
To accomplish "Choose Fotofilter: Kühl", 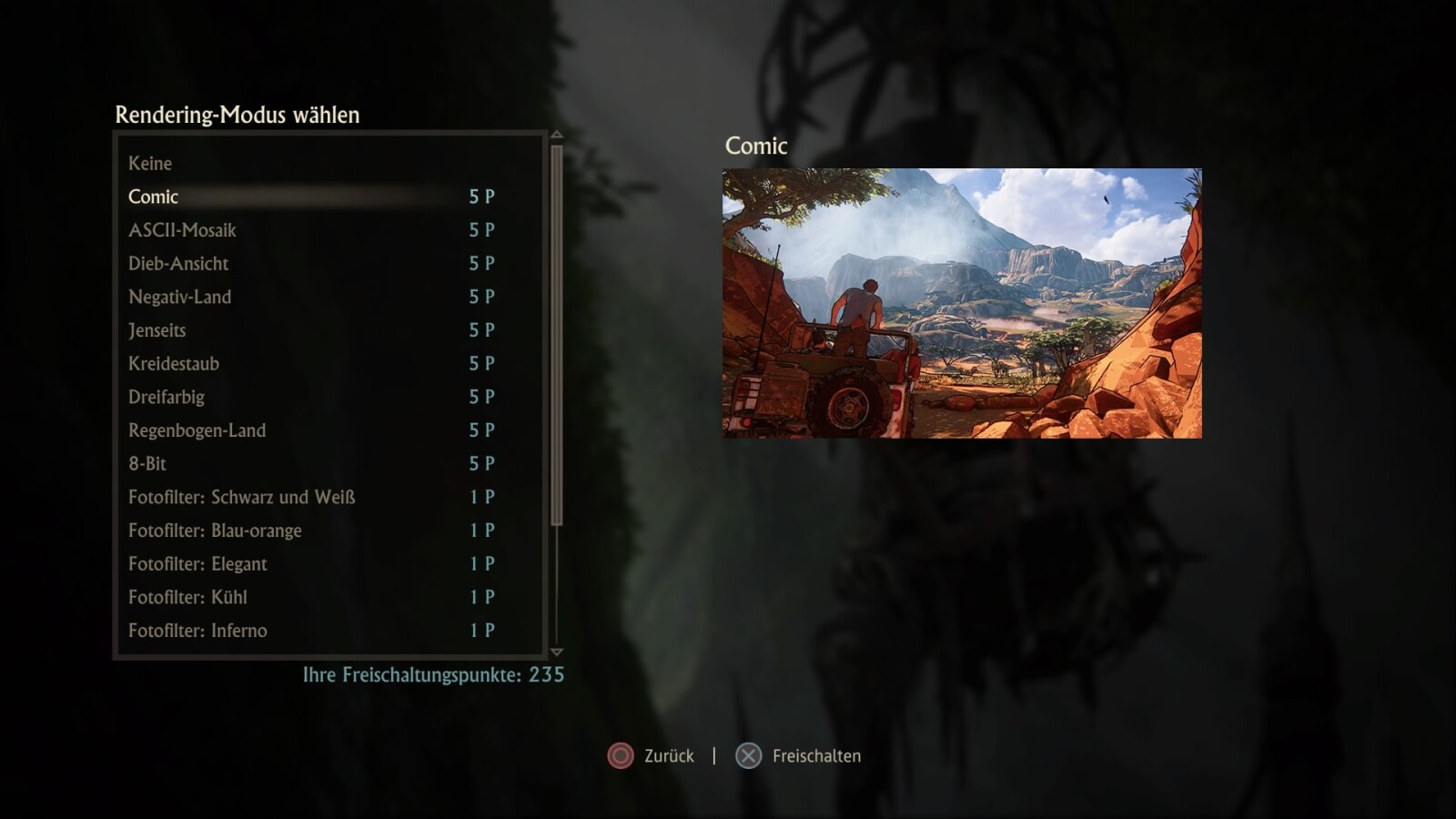I will [x=187, y=597].
